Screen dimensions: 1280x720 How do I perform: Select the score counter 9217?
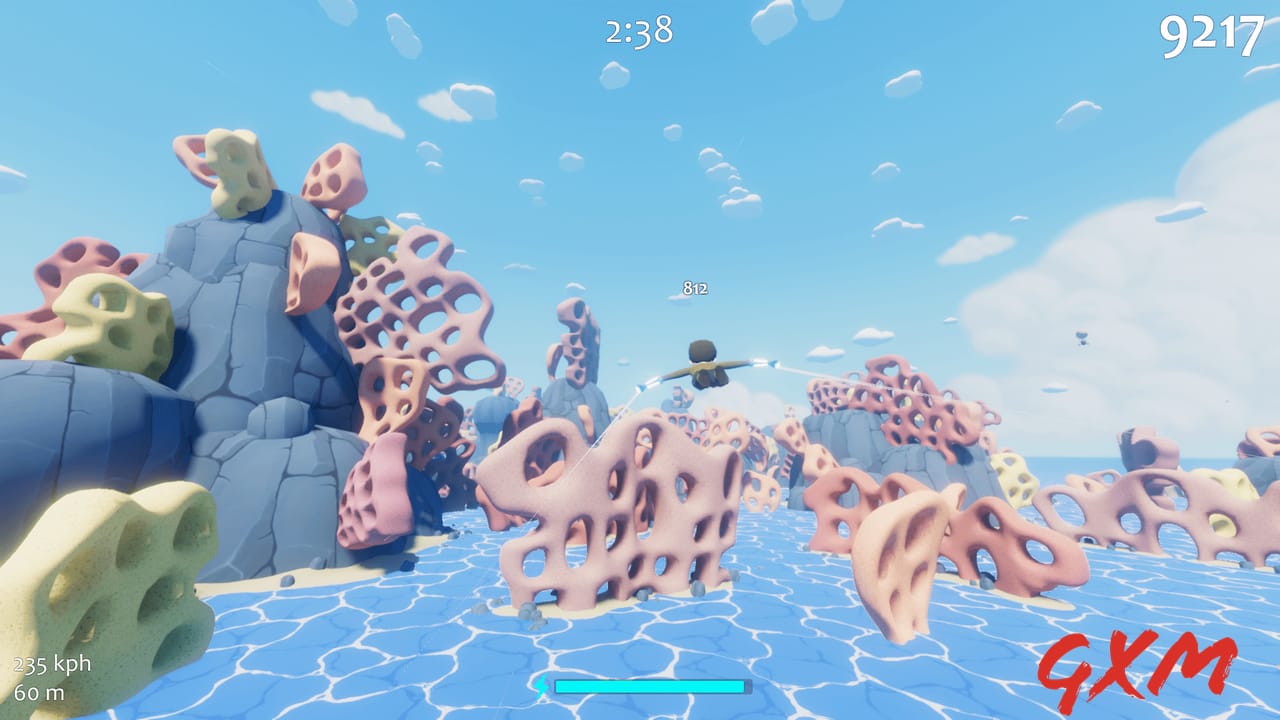point(1213,35)
